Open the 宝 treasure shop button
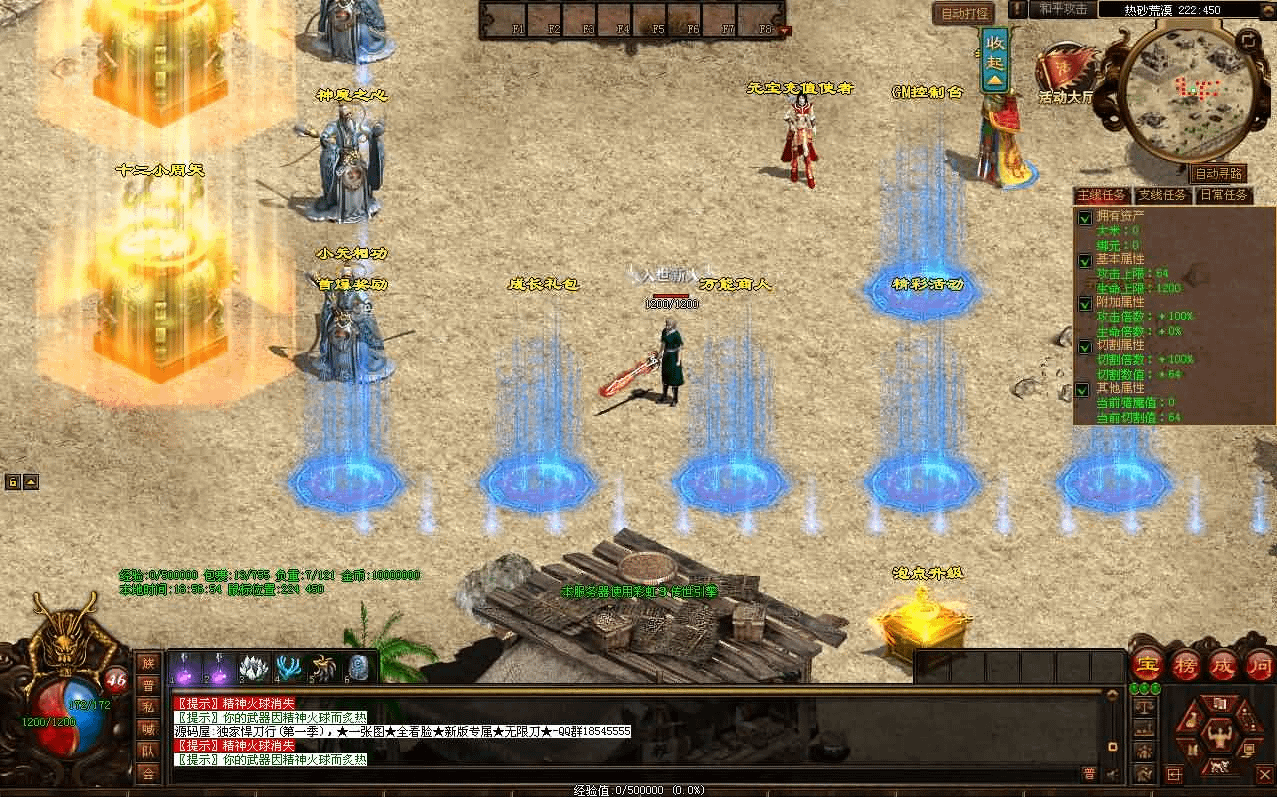 pyautogui.click(x=1146, y=665)
